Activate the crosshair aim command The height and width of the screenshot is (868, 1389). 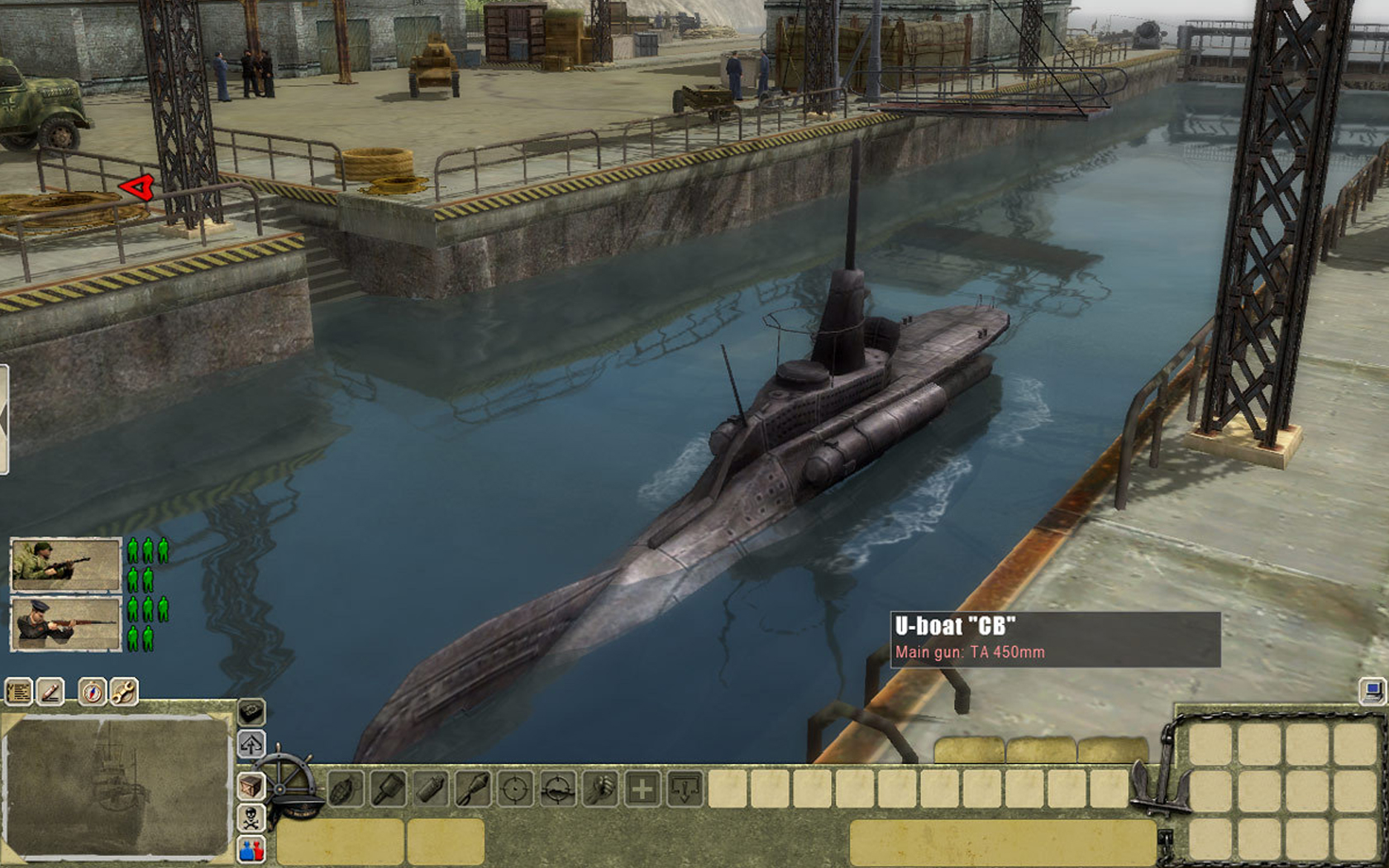pyautogui.click(x=514, y=789)
